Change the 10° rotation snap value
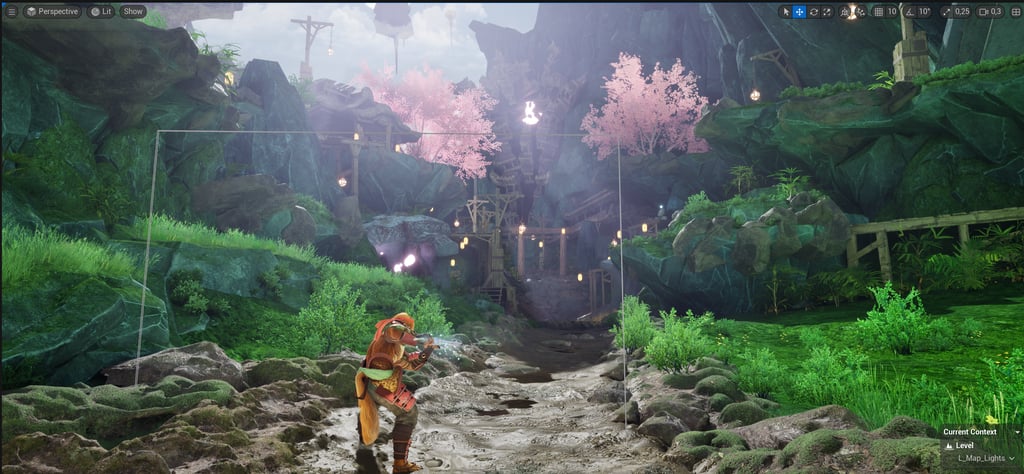The height and width of the screenshot is (474, 1024). click(924, 12)
